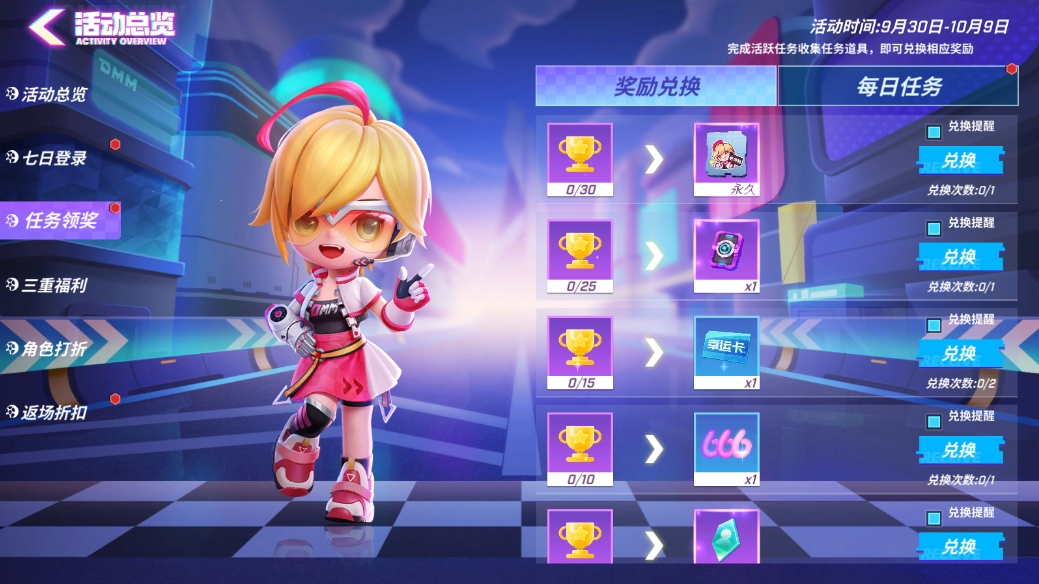Toggle 兑换提醒 for the 幸运卡 reward
Screen dimensions: 1039x584
tap(934, 325)
